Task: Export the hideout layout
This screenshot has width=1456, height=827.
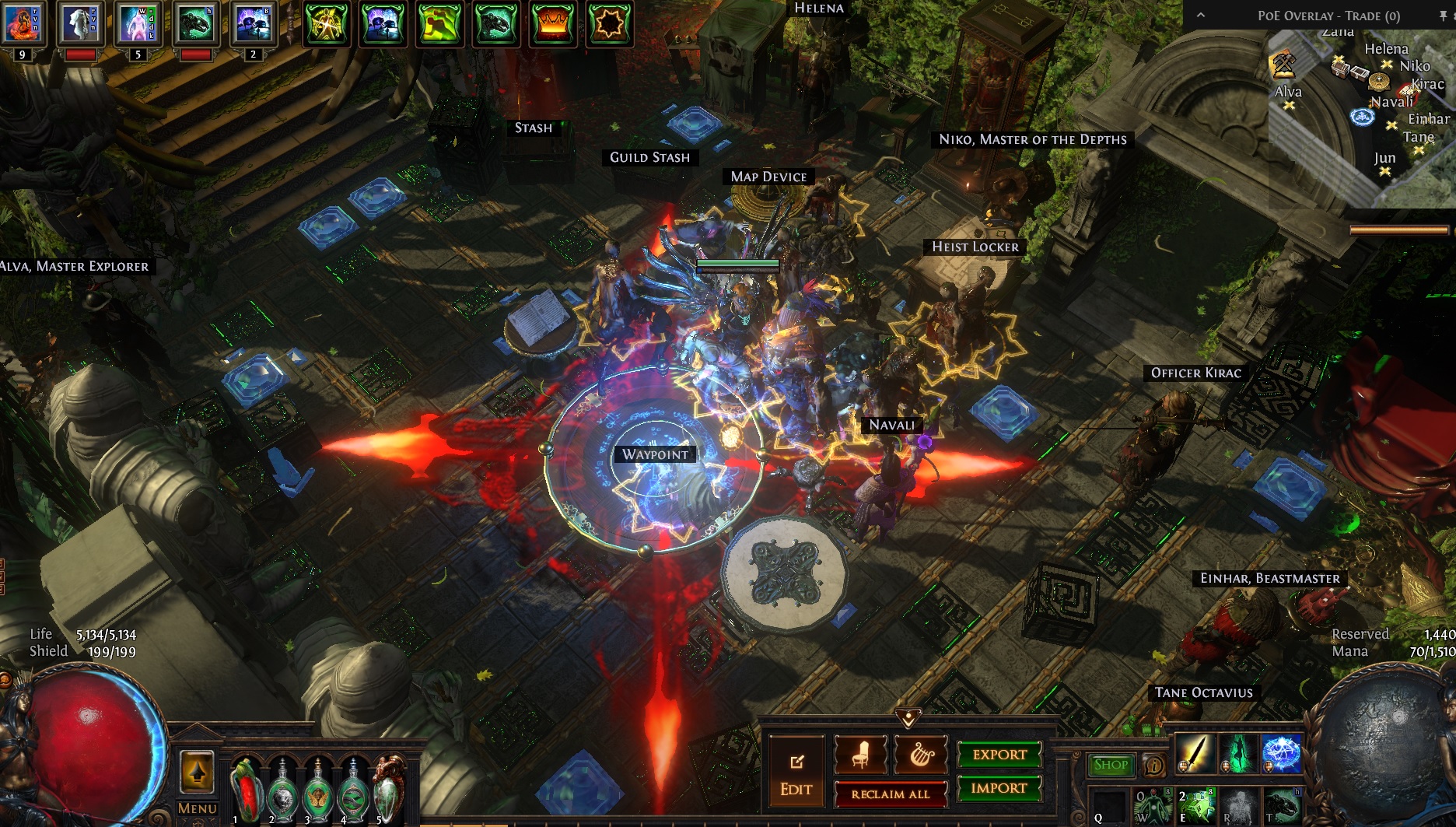Action: pos(999,754)
